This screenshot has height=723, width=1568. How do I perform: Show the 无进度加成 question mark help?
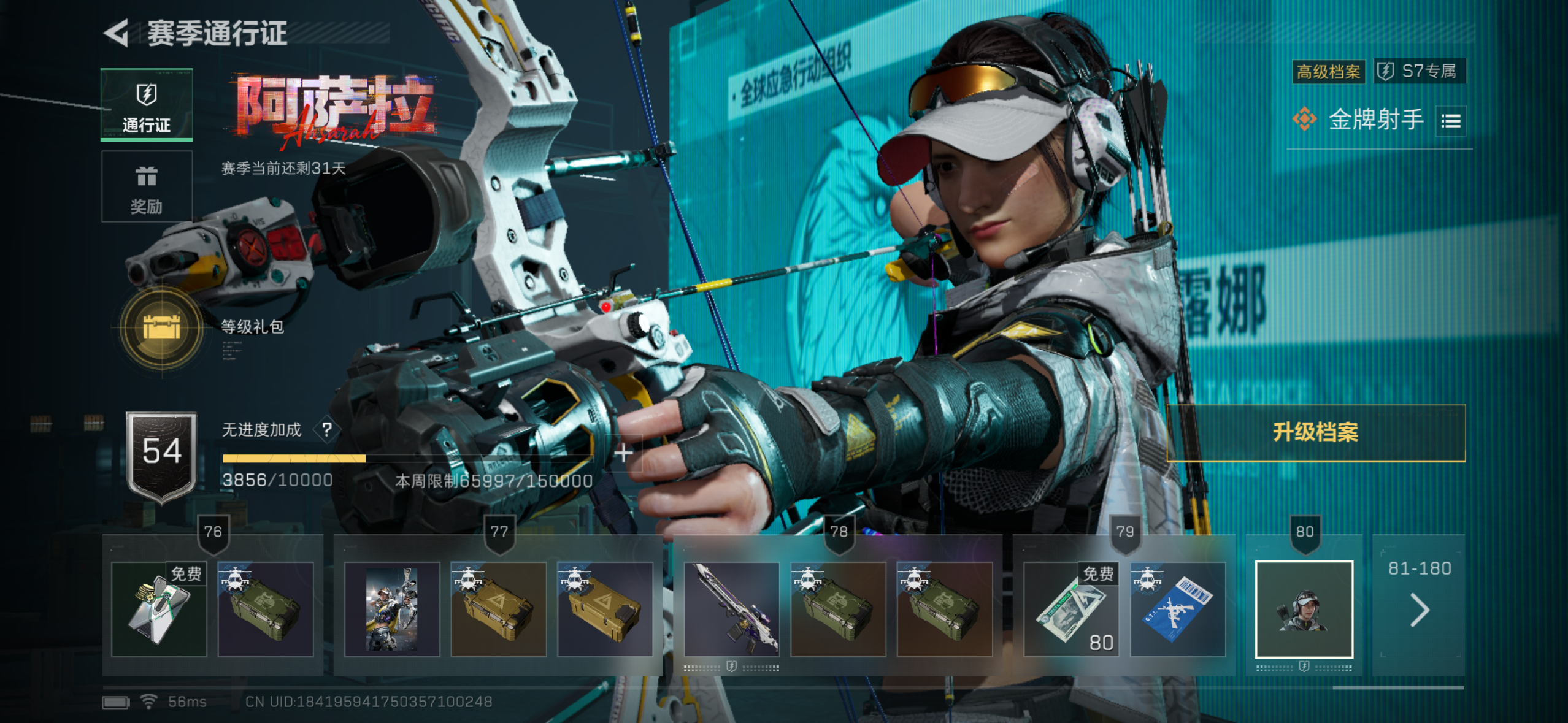(x=327, y=430)
